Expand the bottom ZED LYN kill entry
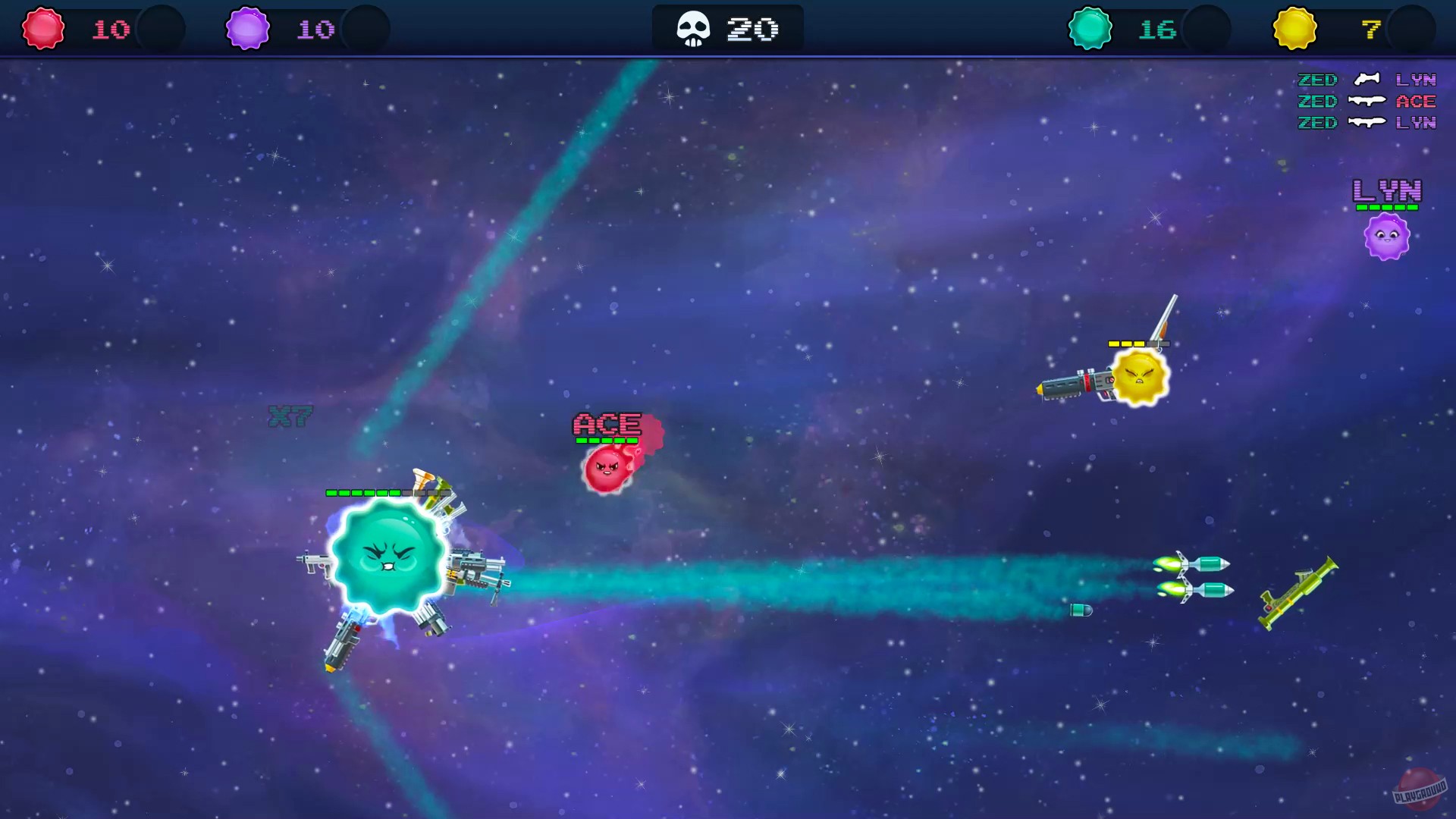Image resolution: width=1456 pixels, height=819 pixels. [x=1365, y=123]
